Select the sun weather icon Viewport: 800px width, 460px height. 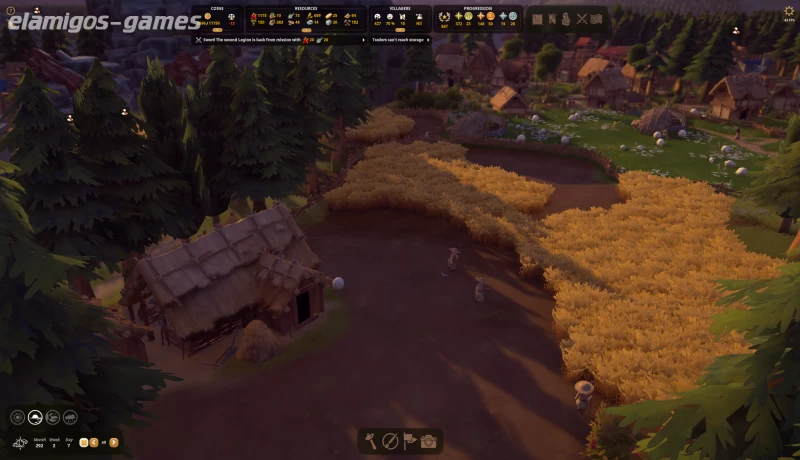(x=18, y=417)
